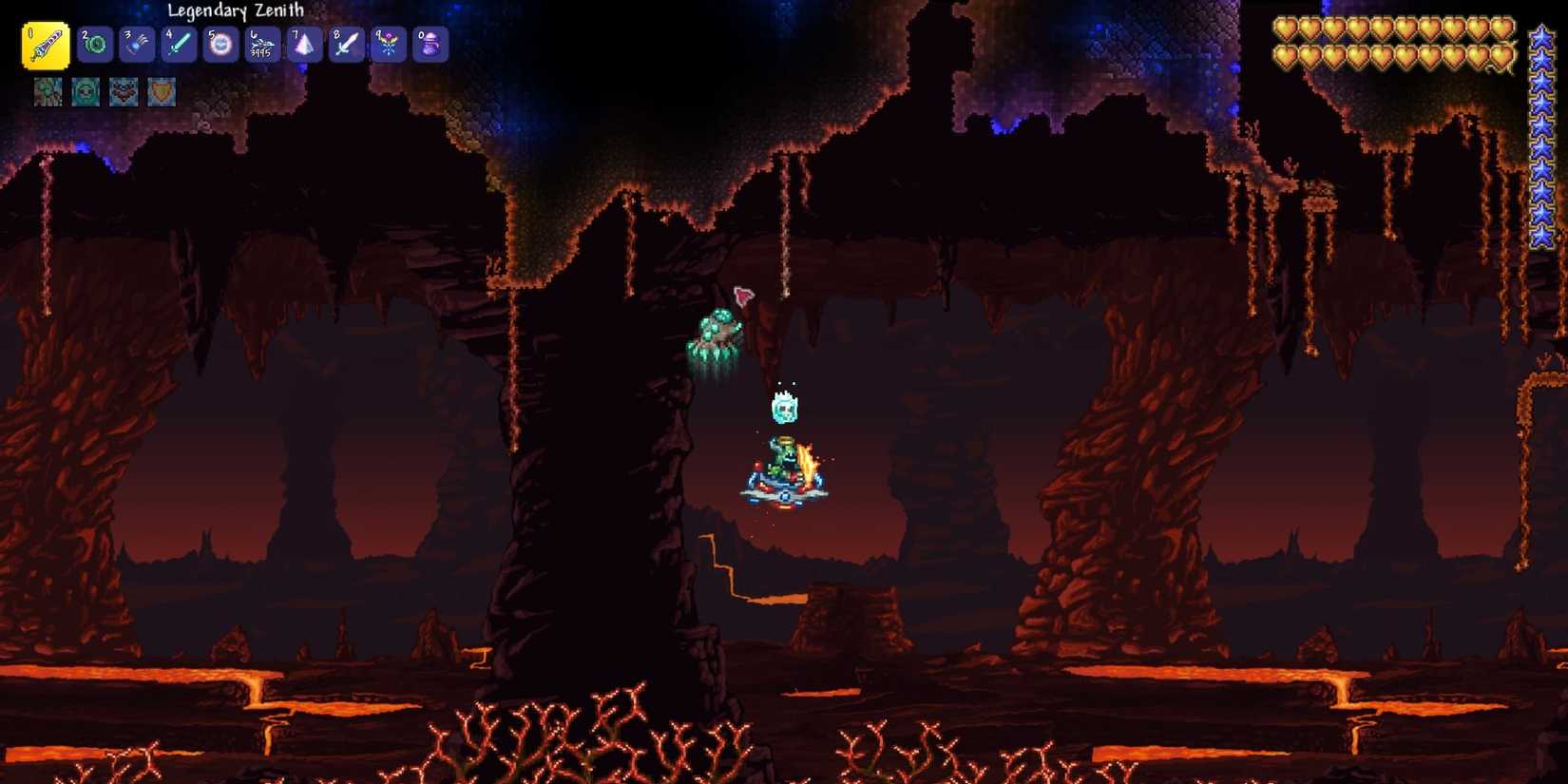The image size is (1568, 784).
Task: Select the winged accessory in hotbar slot 9
Action: tap(386, 43)
